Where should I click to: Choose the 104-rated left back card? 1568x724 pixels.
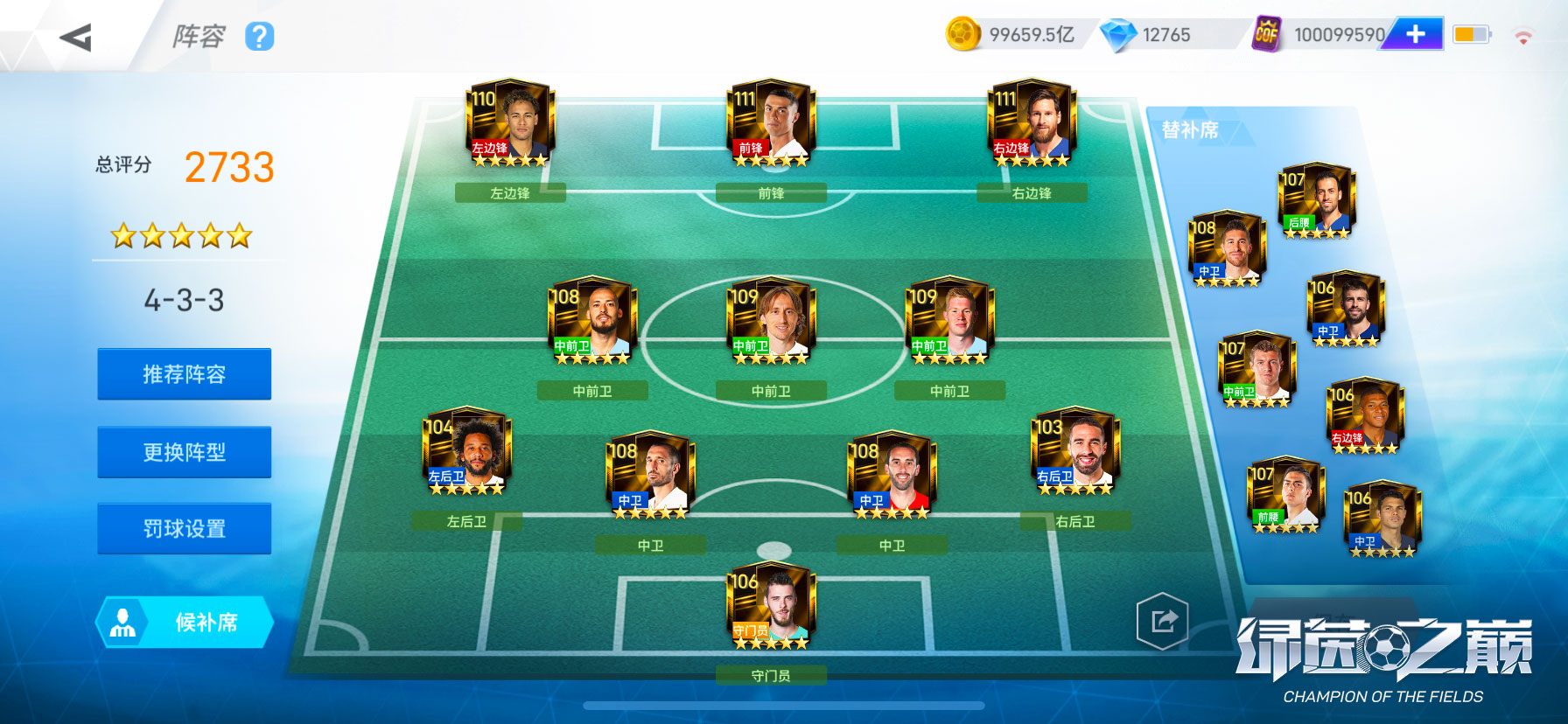[x=465, y=451]
